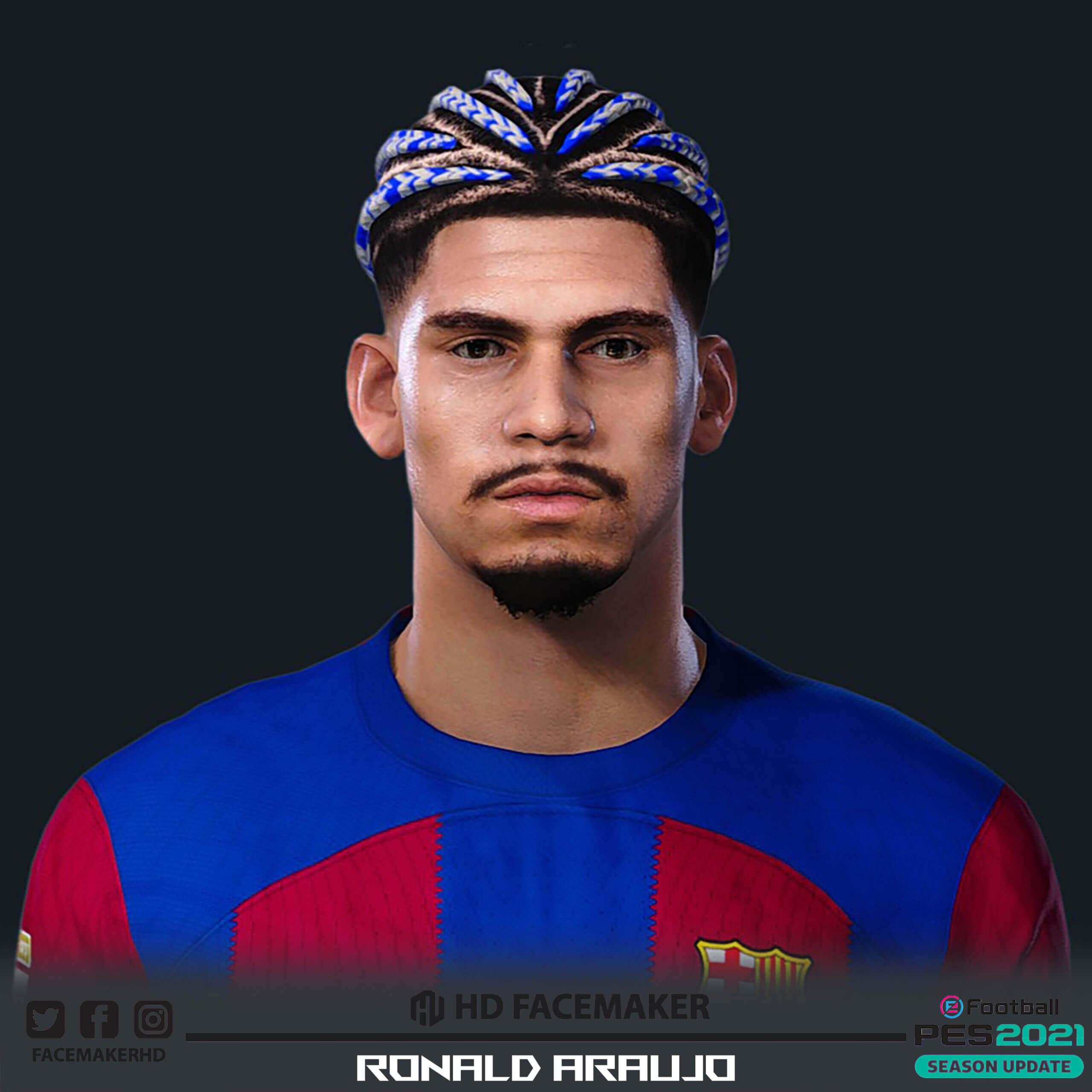1092x1092 pixels.
Task: Click the Twitter bird icon
Action: (x=46, y=1019)
